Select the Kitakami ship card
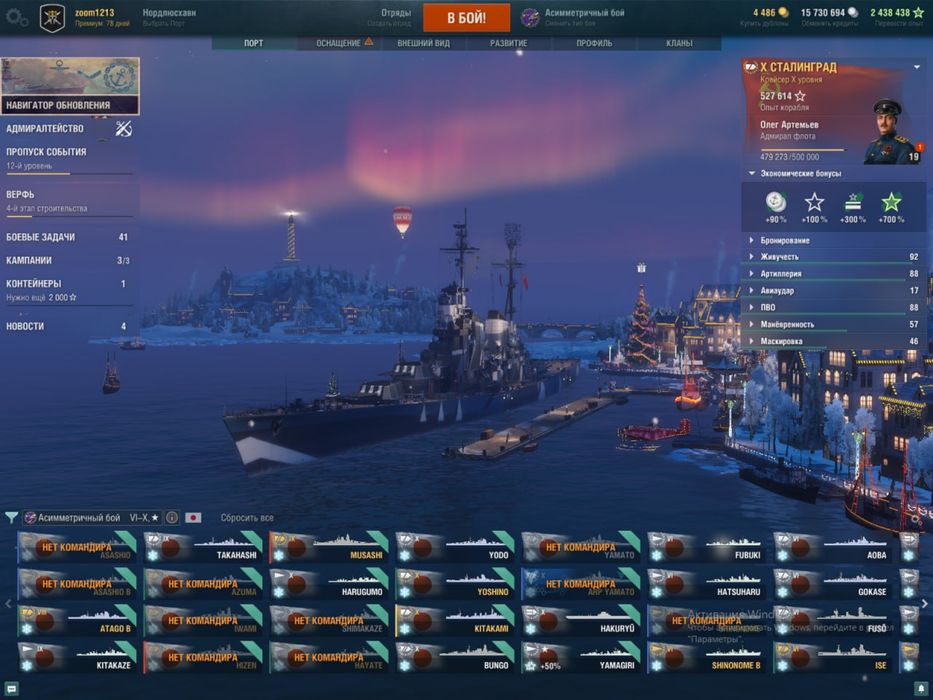 pos(456,622)
